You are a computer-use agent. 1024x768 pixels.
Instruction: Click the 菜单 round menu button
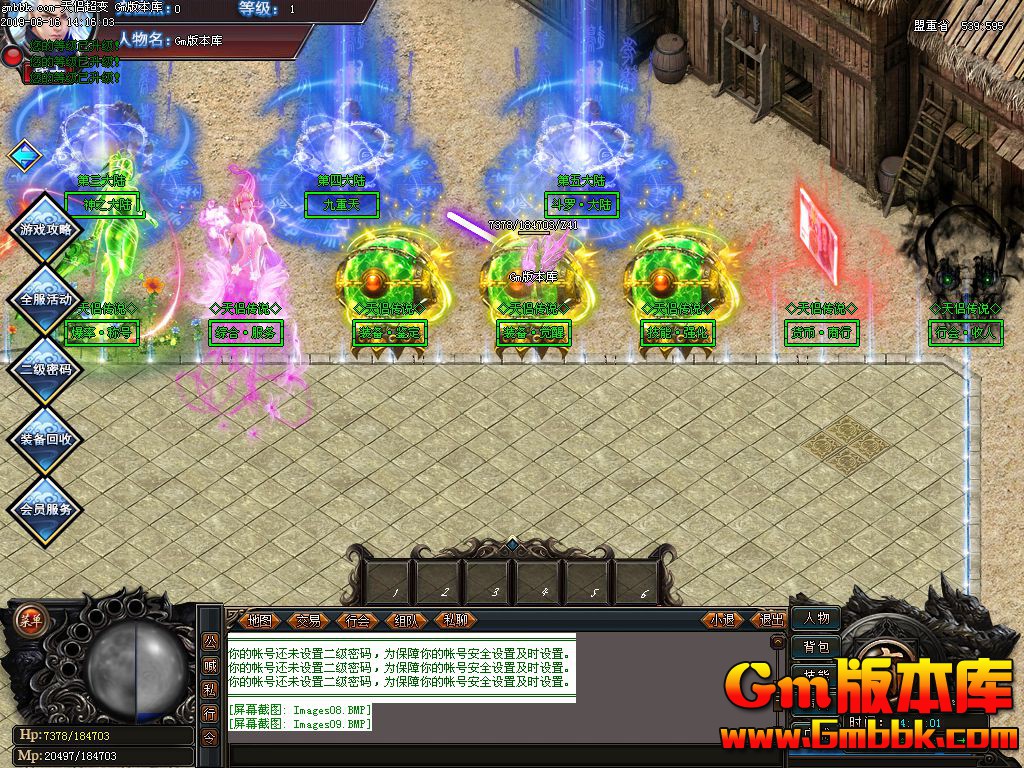coord(30,618)
